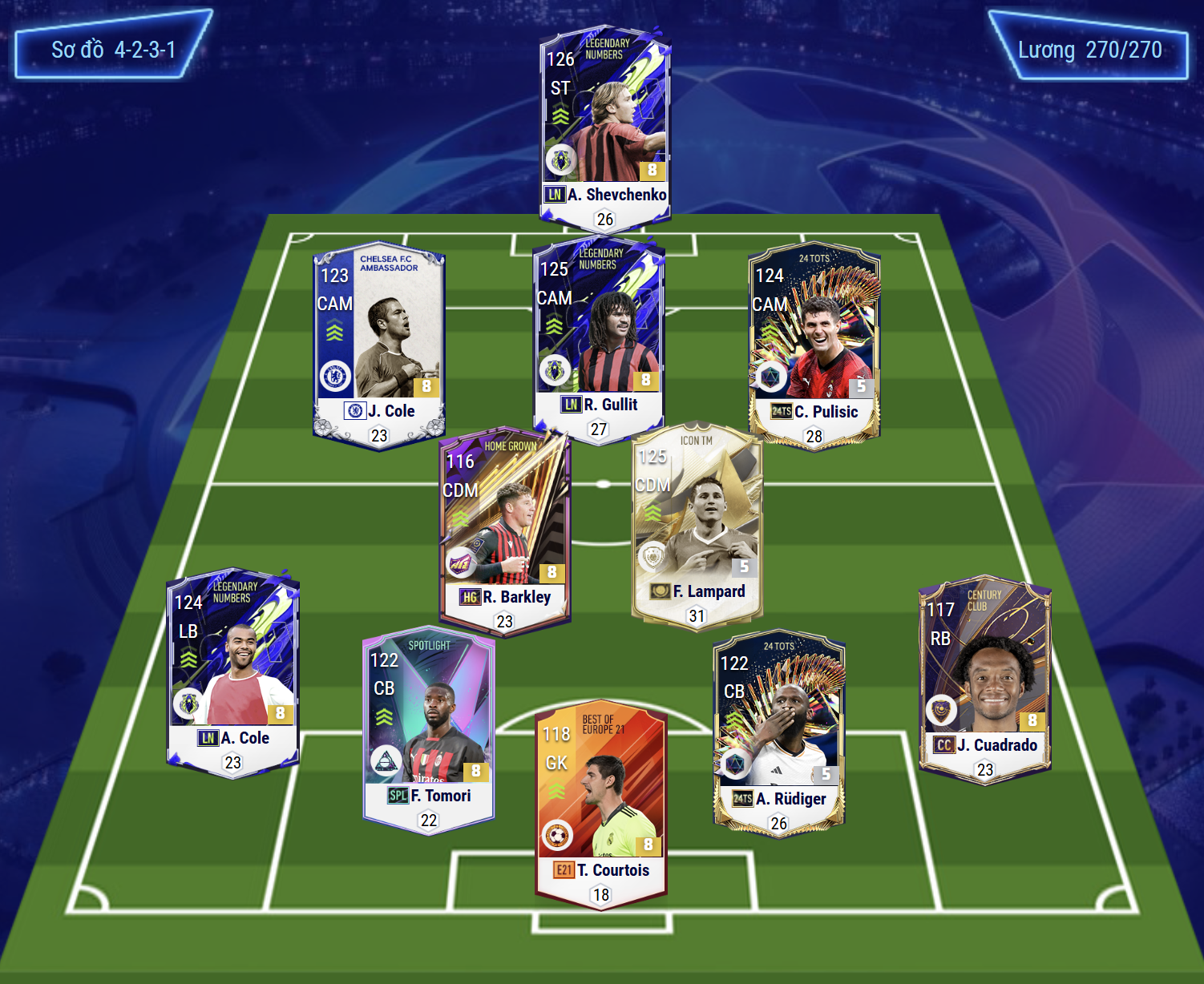Choose the A. Cole left-back card
Image resolution: width=1204 pixels, height=984 pixels.
click(232, 669)
